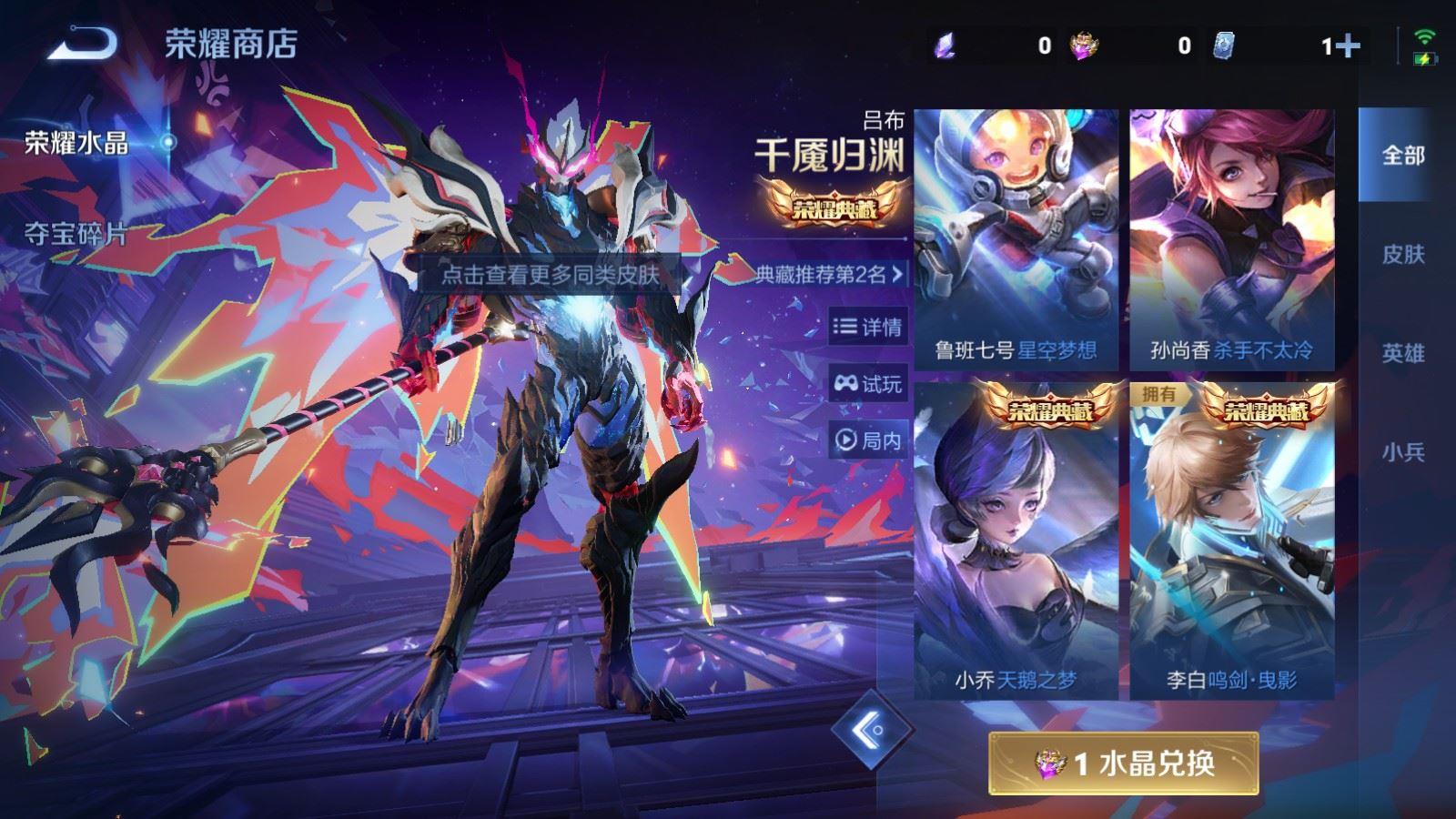Select the 李白 鸣剑·曳影 skin card
Screen dimensions: 1456x819
coord(1231,541)
